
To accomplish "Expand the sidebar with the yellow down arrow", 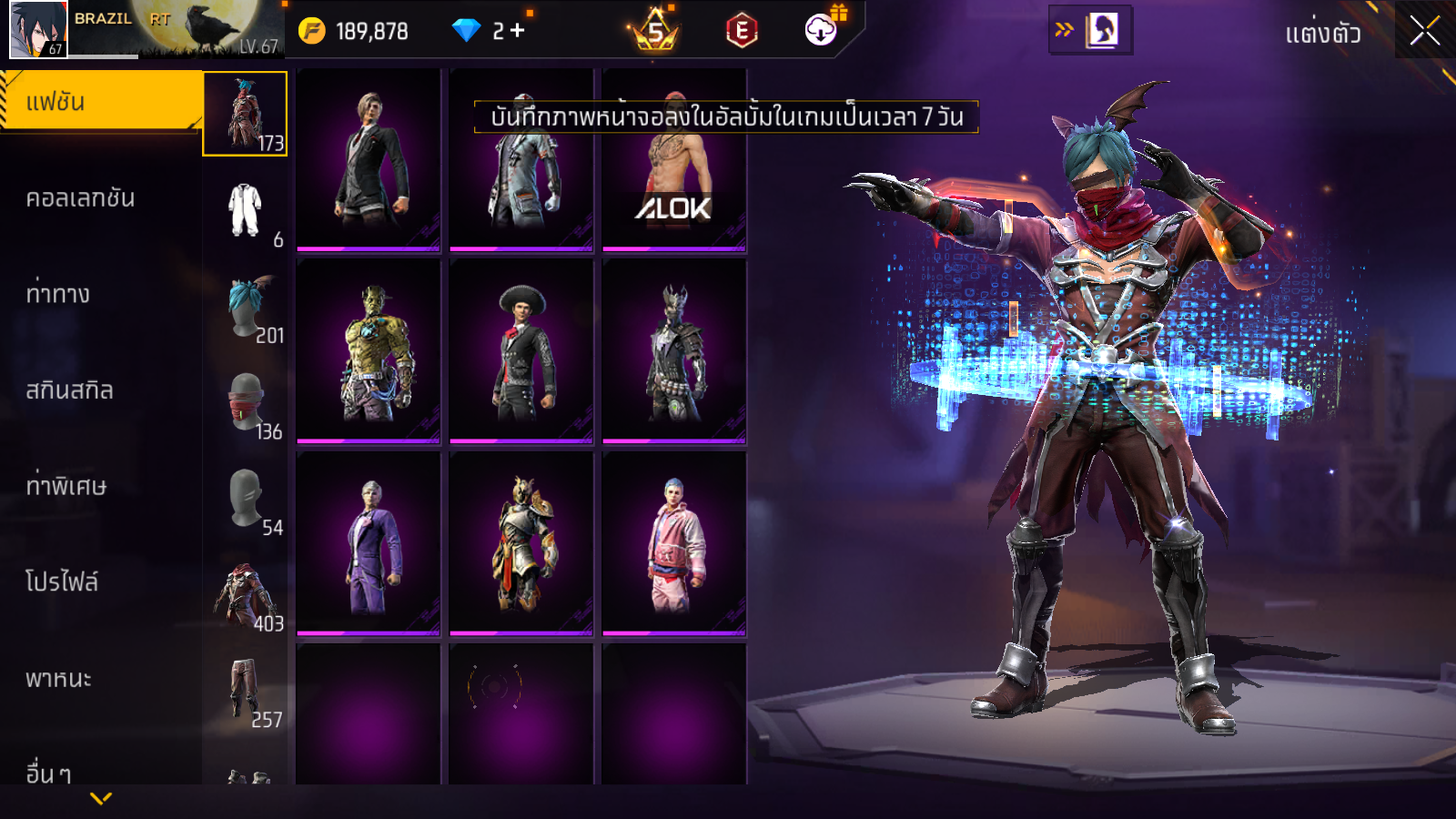I will coord(101,798).
